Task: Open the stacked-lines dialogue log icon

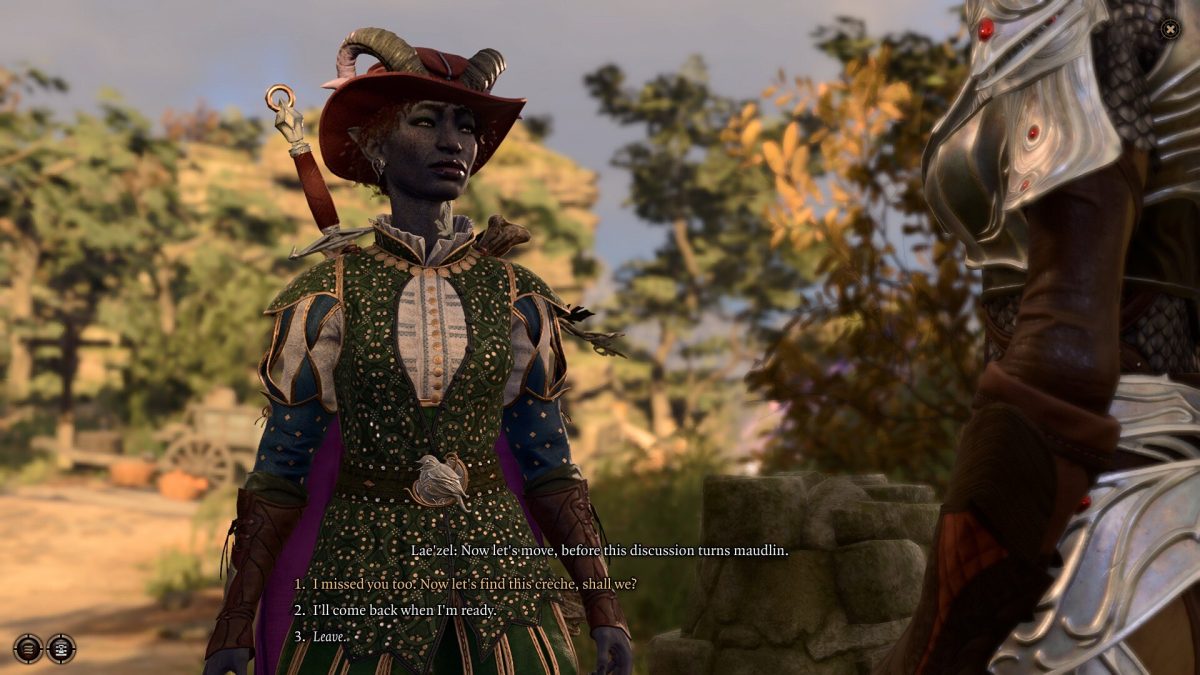Action: click(x=28, y=648)
